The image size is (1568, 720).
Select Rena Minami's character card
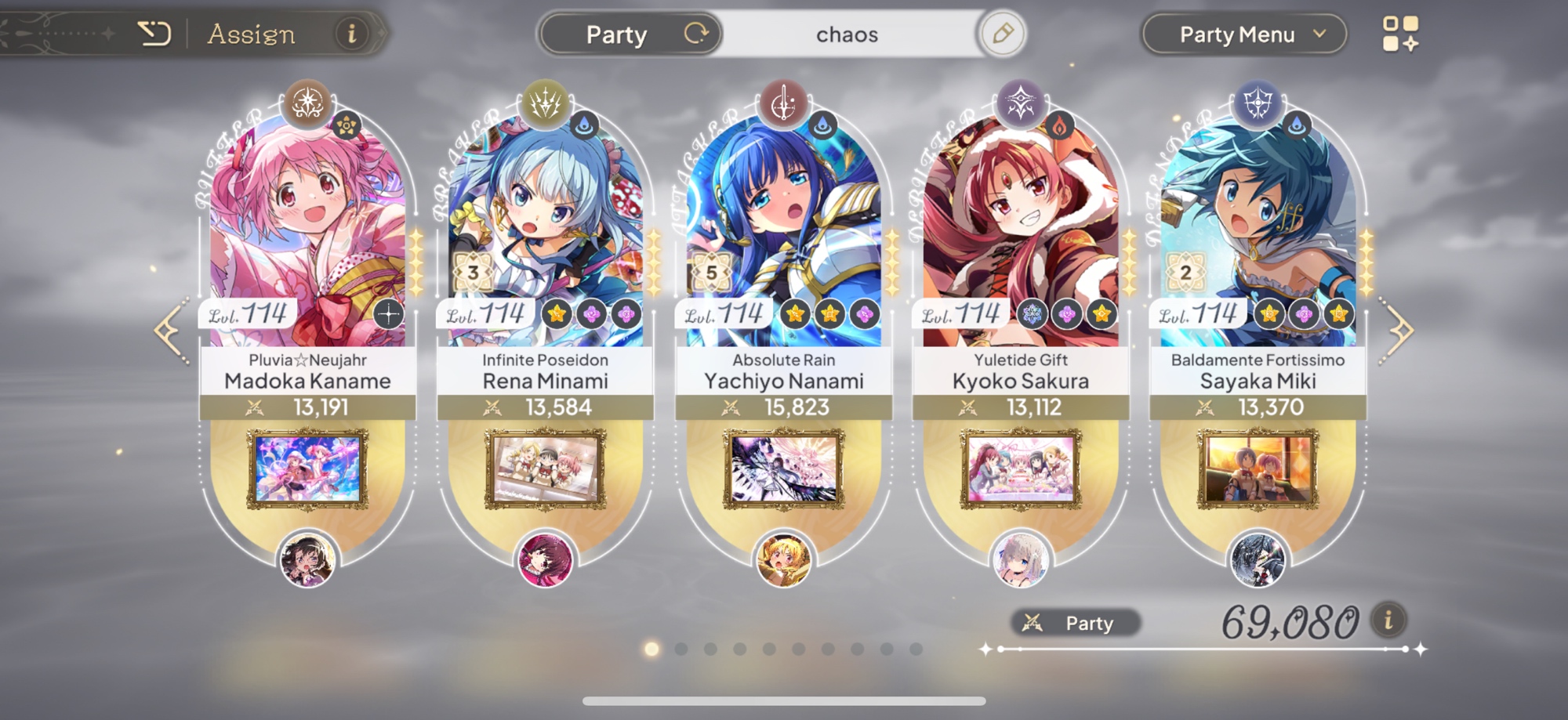pyautogui.click(x=545, y=227)
